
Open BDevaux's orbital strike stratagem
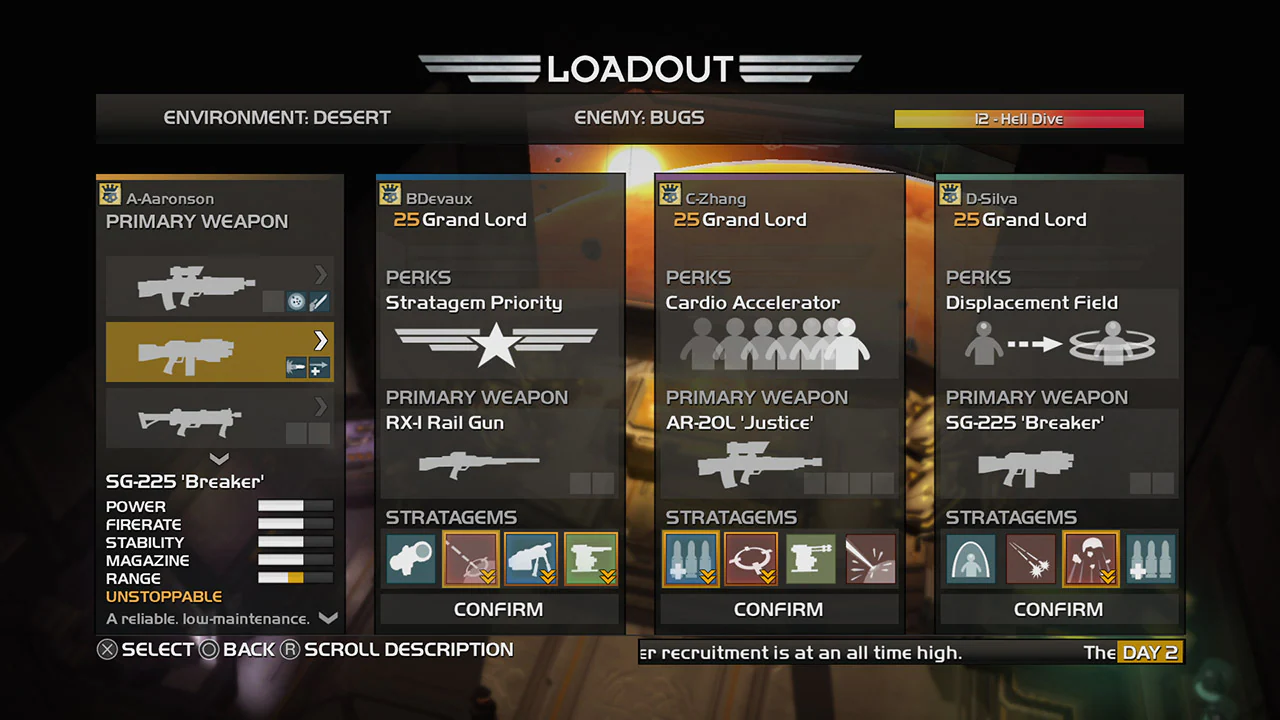[471, 559]
